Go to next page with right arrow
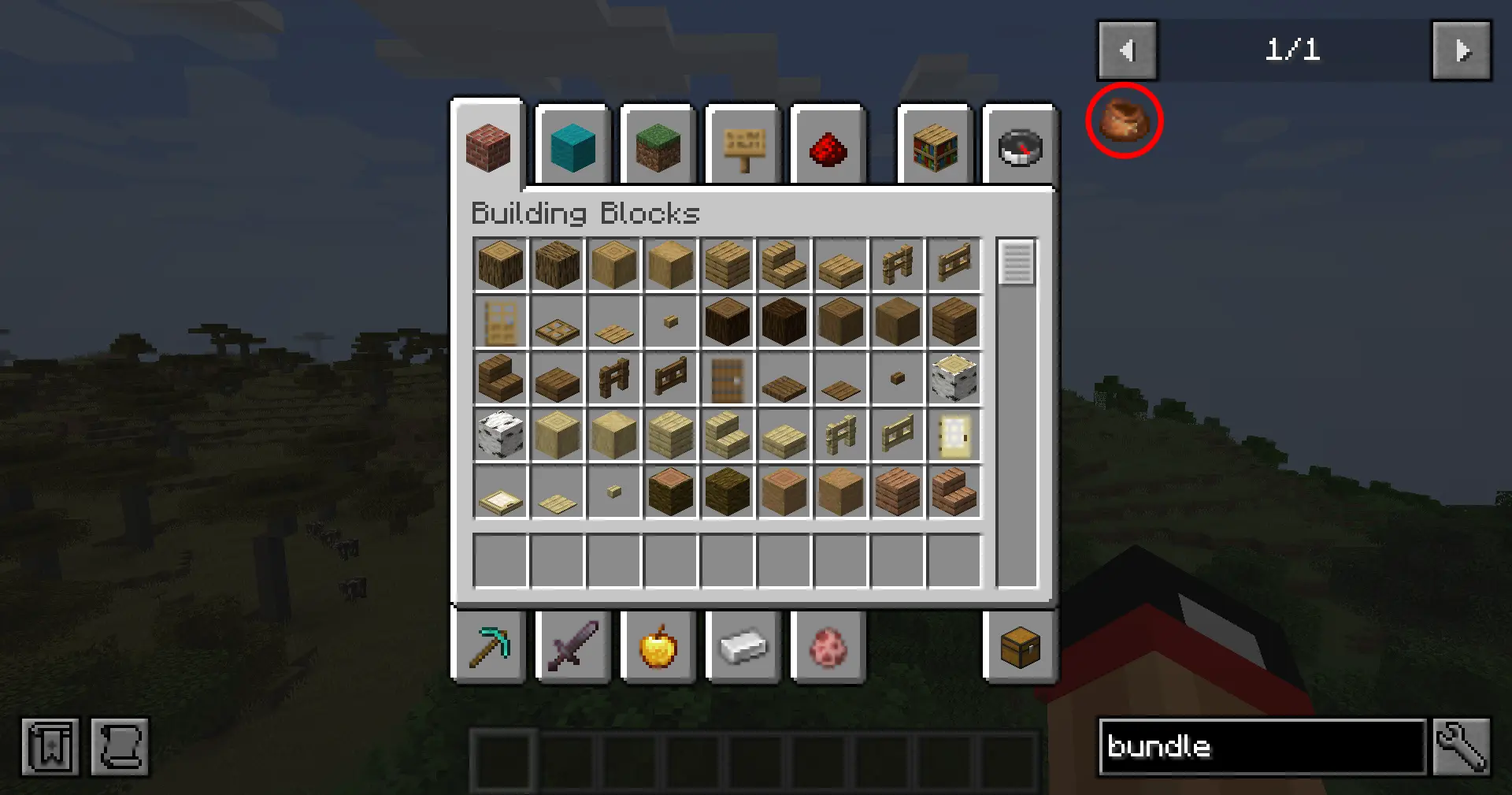This screenshot has height=795, width=1512. (x=1462, y=51)
